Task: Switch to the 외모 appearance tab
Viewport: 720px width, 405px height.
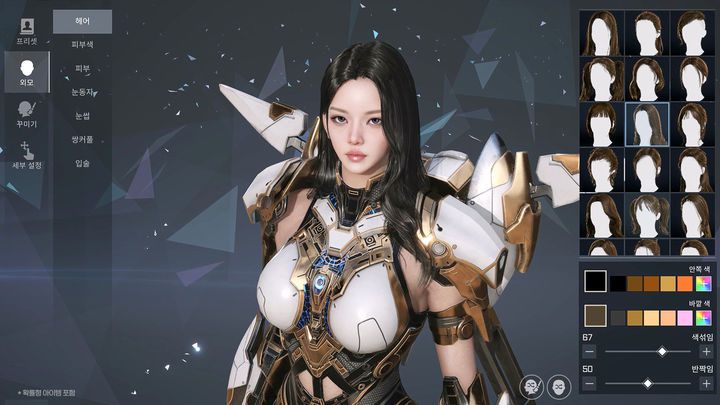Action: click(26, 73)
